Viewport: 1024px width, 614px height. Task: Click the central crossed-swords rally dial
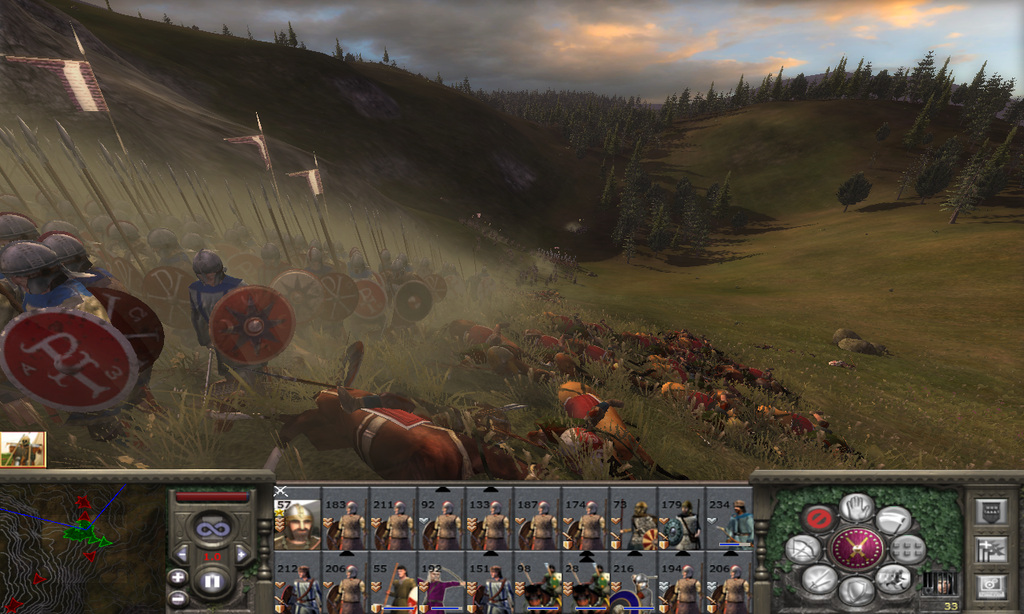tap(856, 549)
